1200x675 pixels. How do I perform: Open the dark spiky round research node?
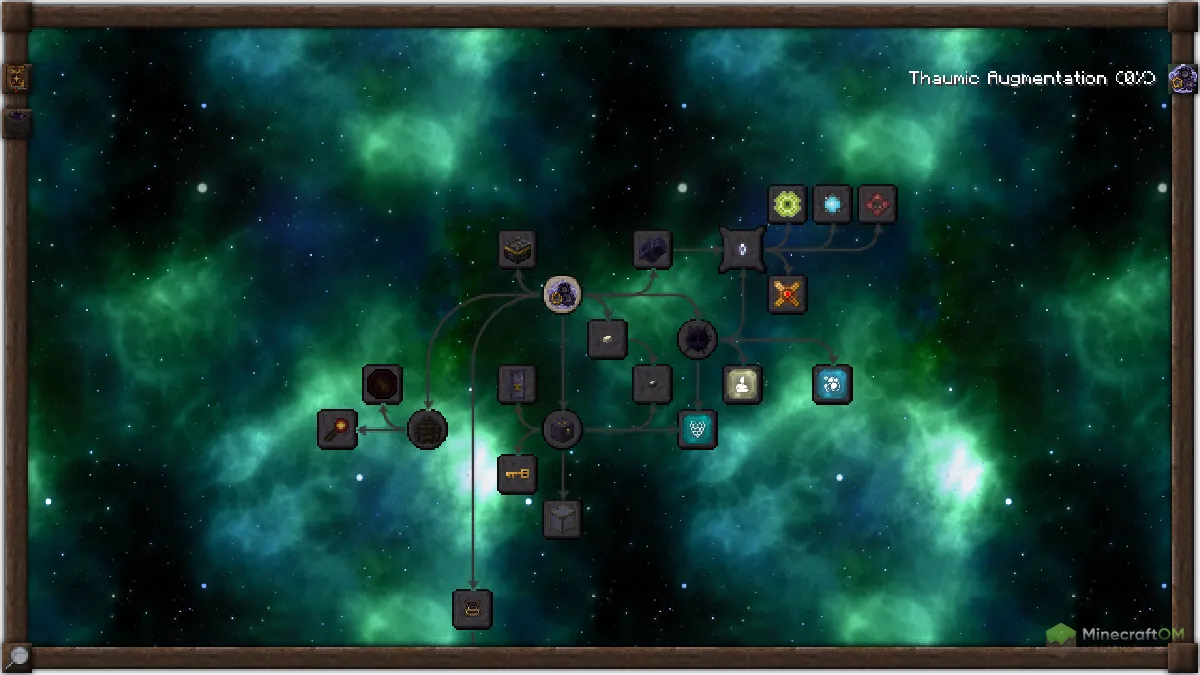coord(697,339)
